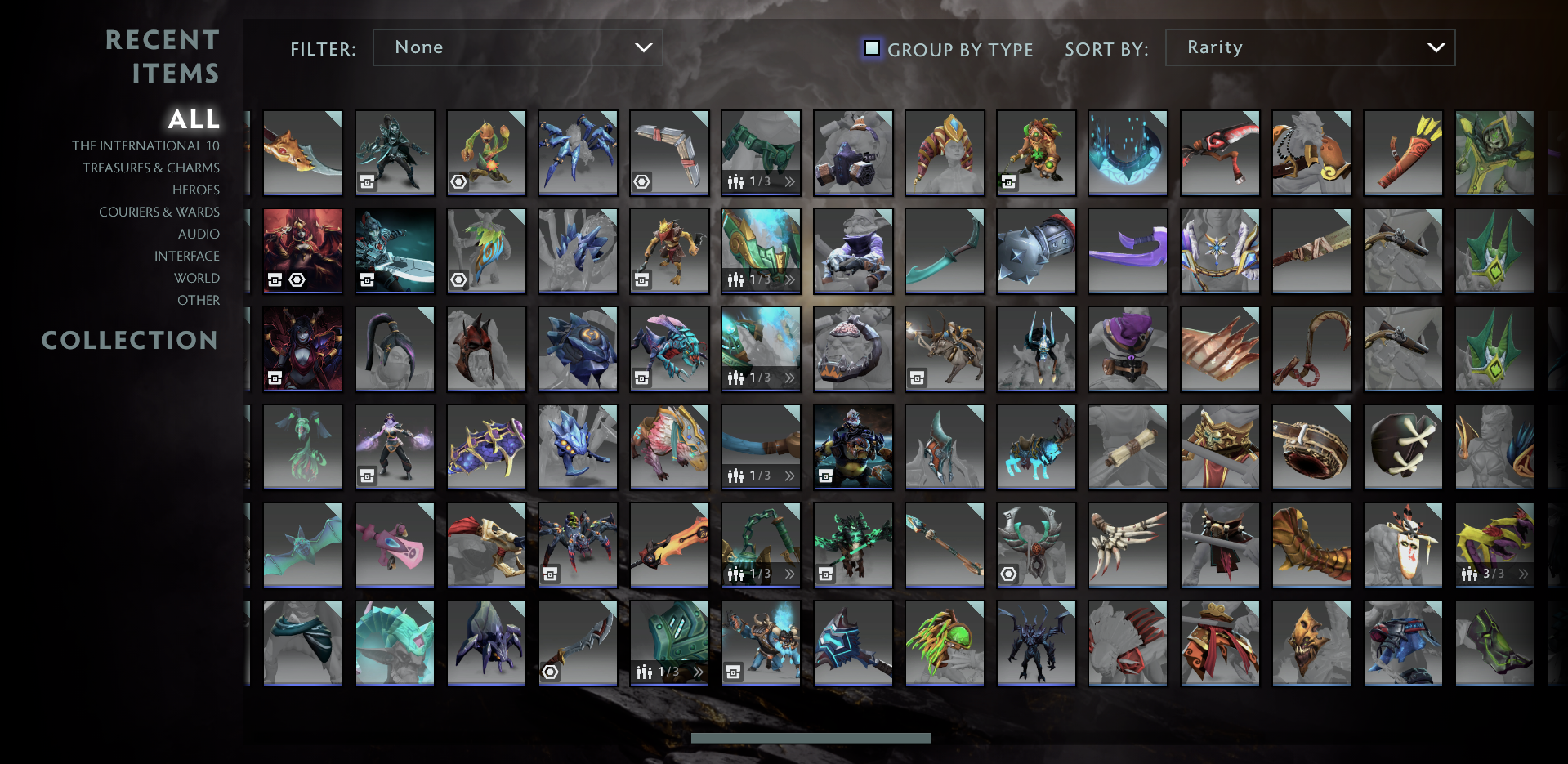Click the gem icon on the red Queen of Pain loading screen

(296, 280)
